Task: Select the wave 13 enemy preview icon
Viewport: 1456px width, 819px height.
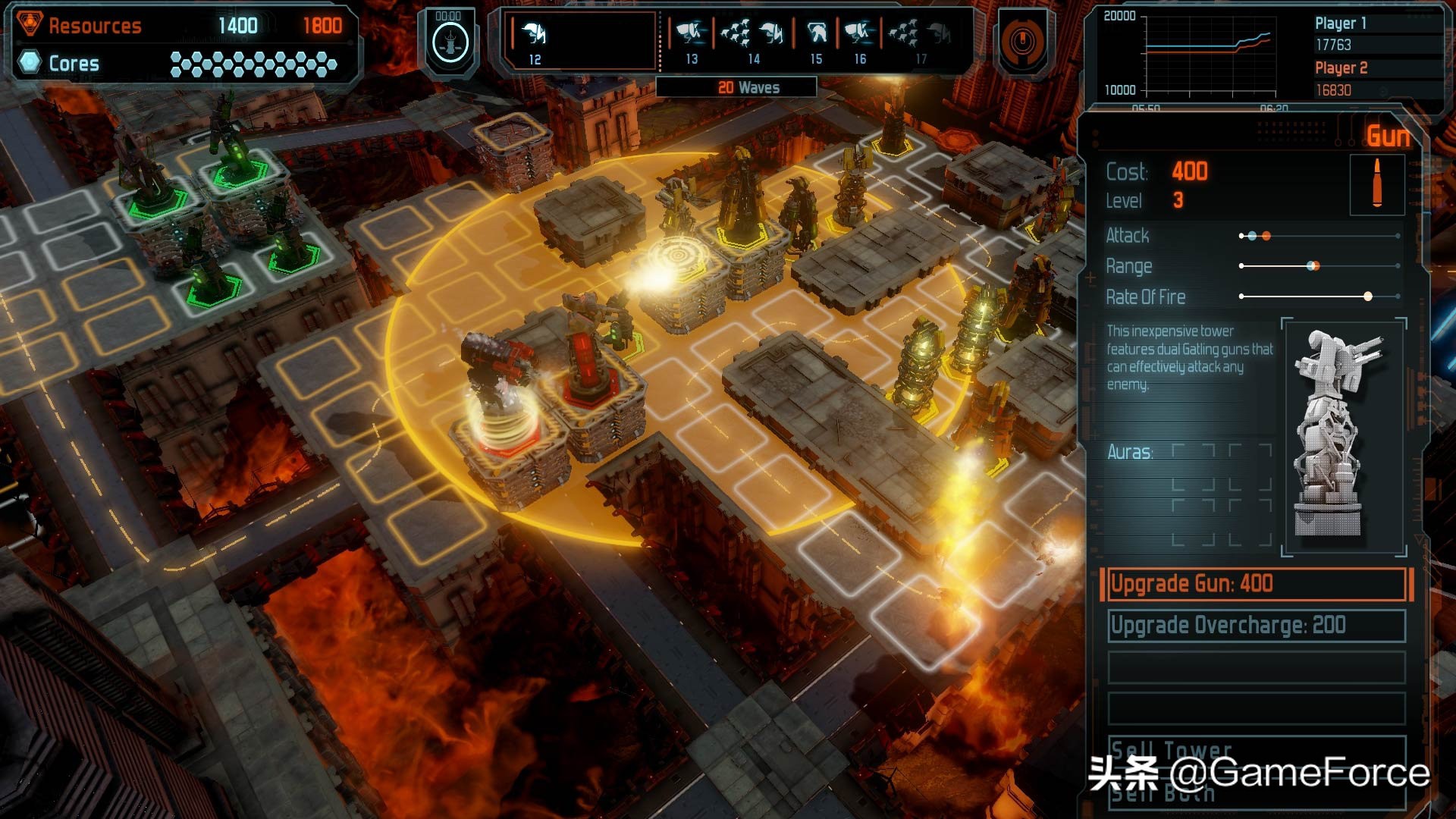Action: pyautogui.click(x=693, y=34)
